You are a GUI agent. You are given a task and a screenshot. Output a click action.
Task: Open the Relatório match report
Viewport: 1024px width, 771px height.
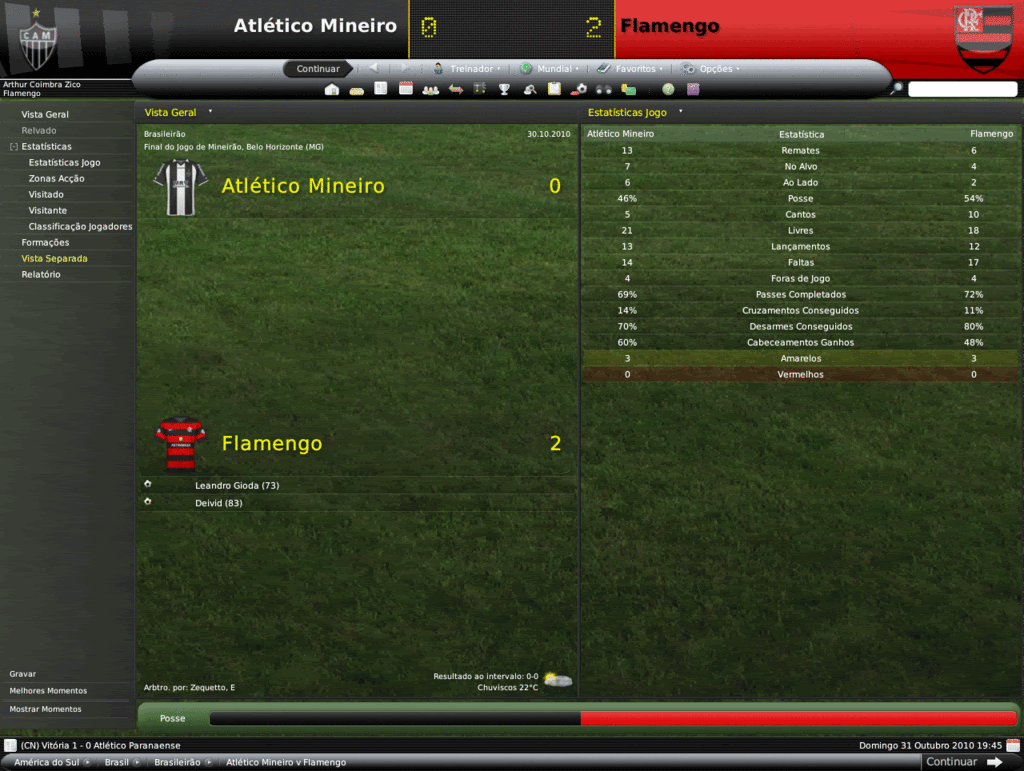point(41,275)
